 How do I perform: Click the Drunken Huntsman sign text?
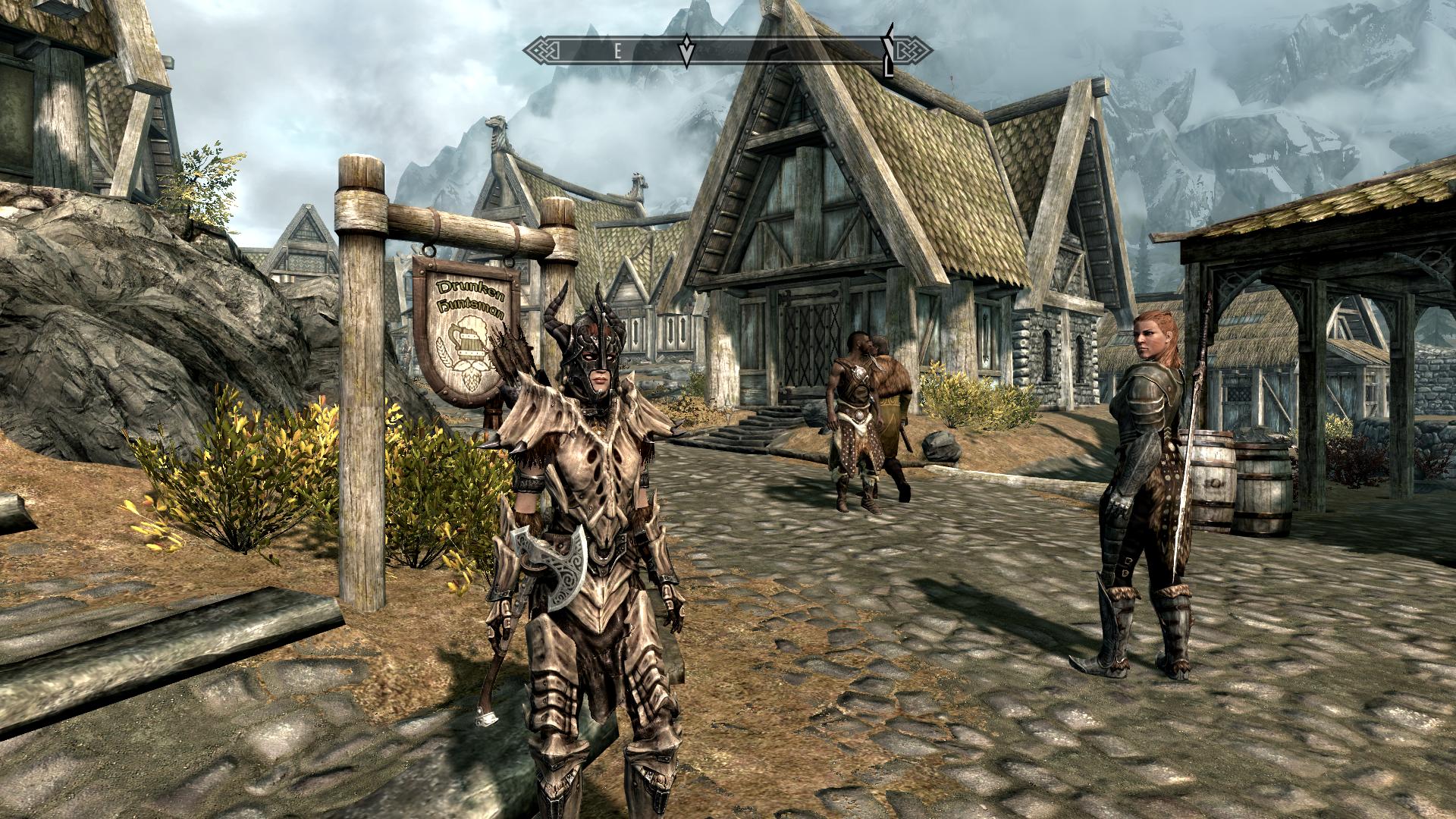point(470,297)
